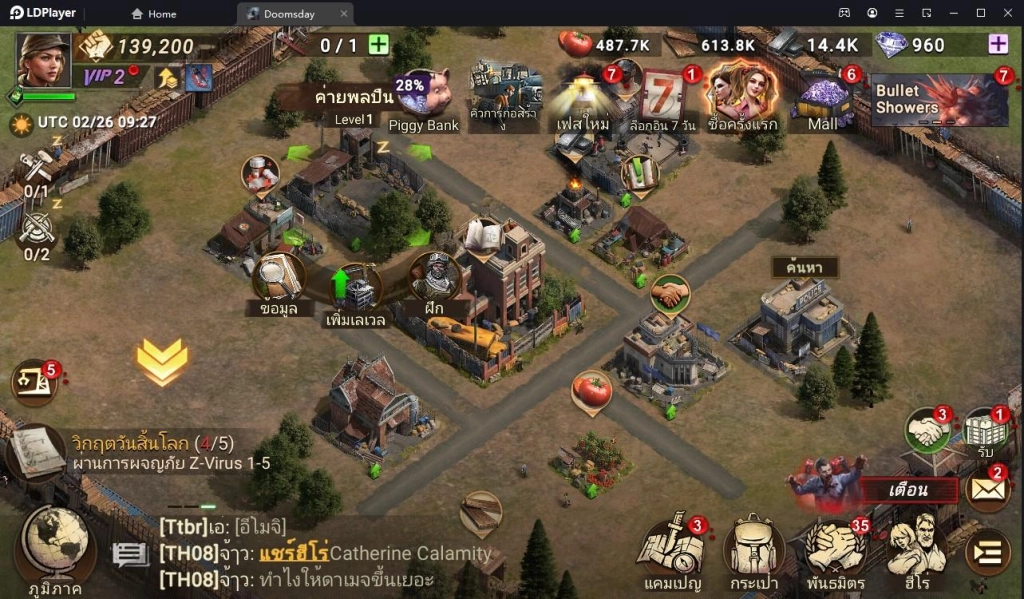
Task: Open the 7-day login reward icon
Action: pyautogui.click(x=664, y=98)
